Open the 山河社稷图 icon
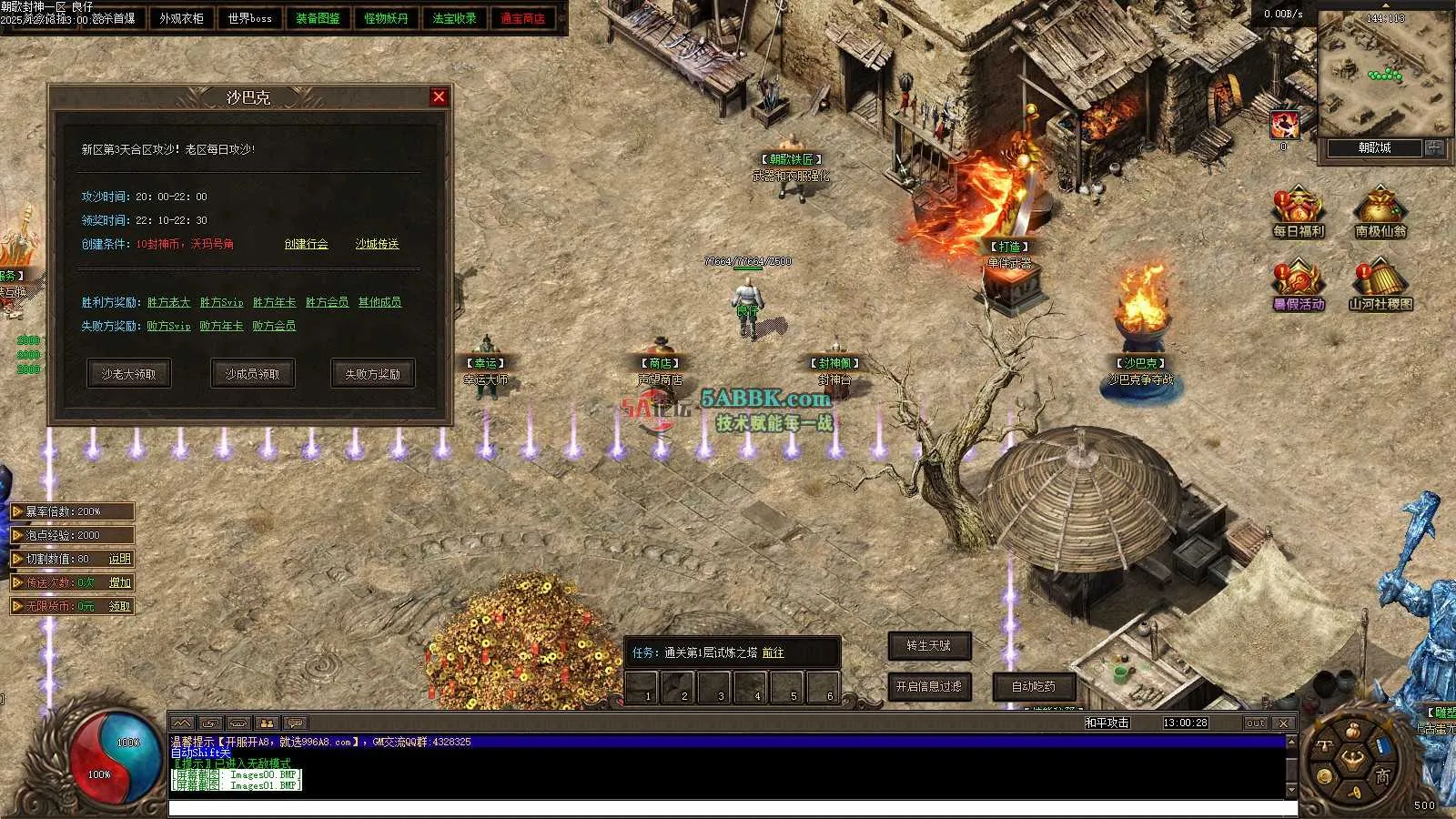This screenshot has width=1456, height=819. [1380, 285]
